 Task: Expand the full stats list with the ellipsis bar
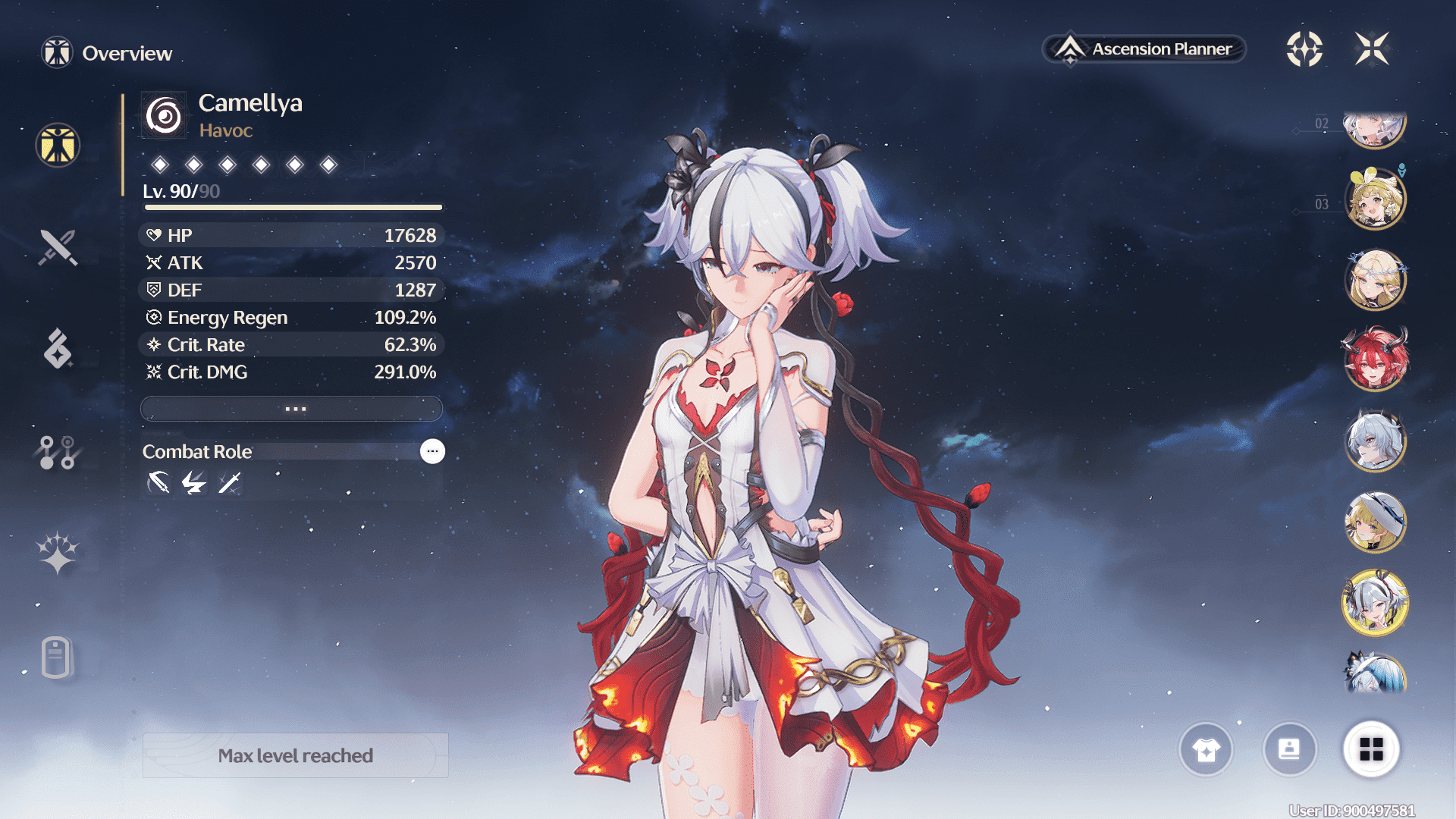pos(292,409)
